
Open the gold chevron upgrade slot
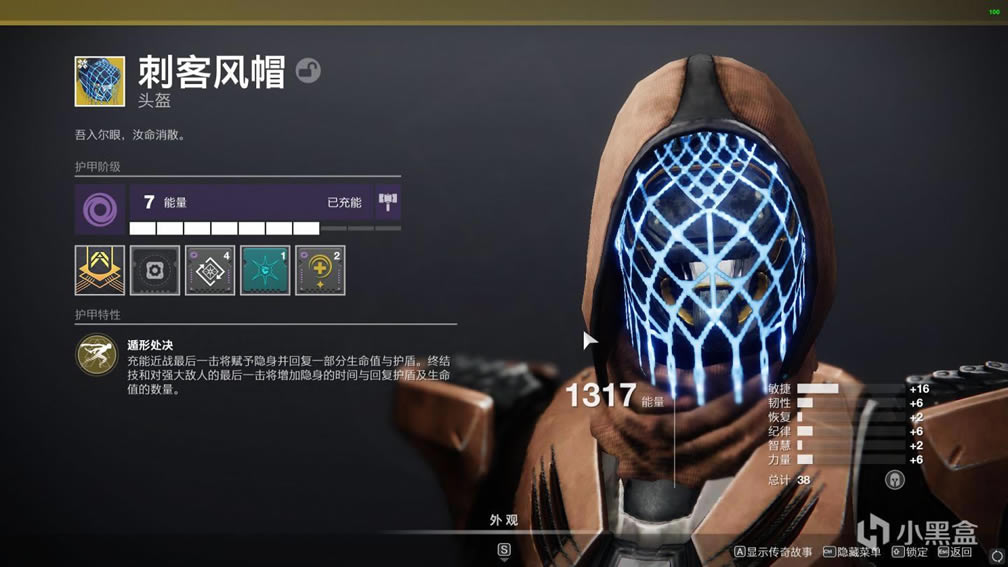click(100, 270)
